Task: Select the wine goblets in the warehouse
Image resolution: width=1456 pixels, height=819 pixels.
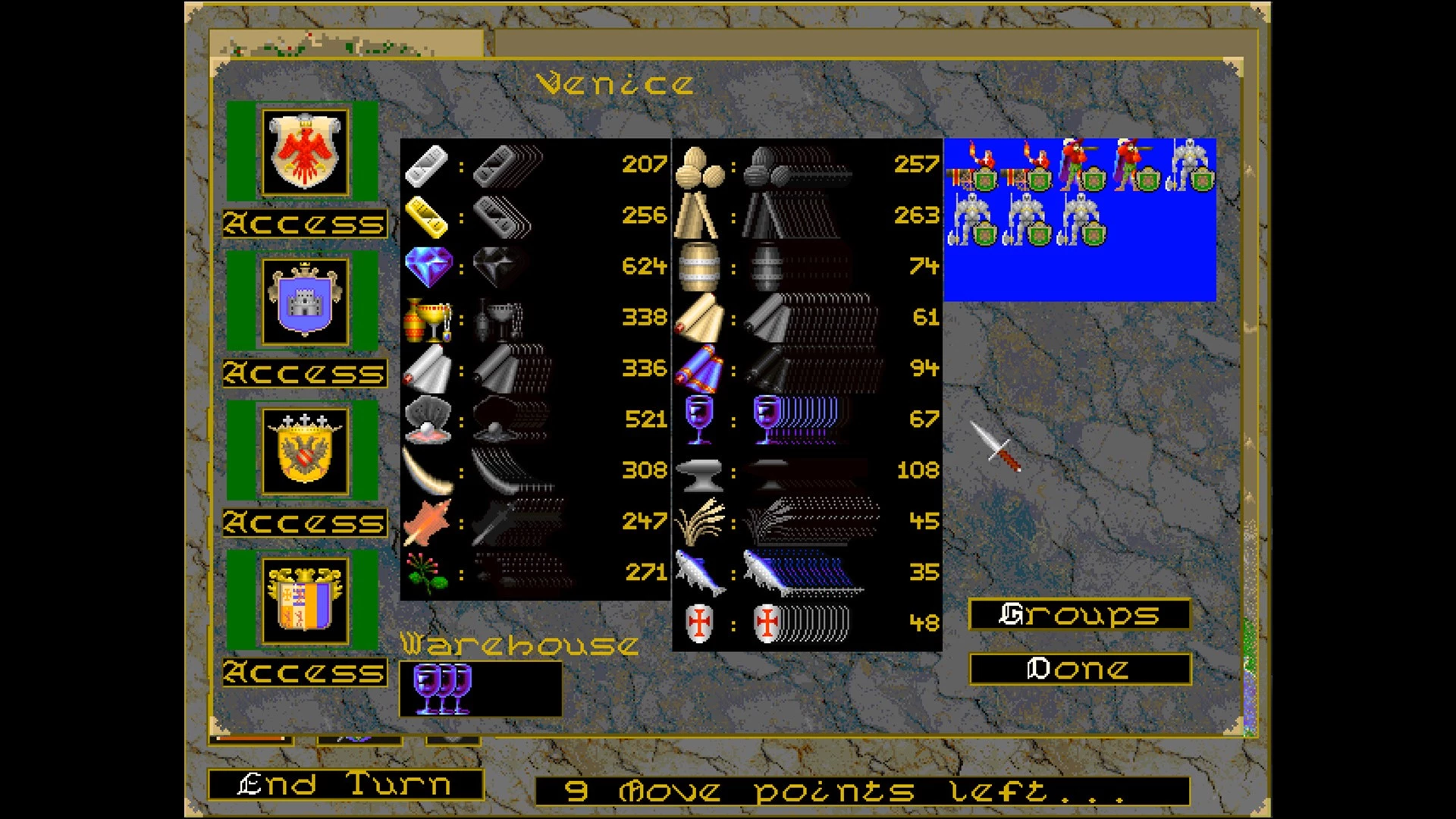Action: coord(443,689)
